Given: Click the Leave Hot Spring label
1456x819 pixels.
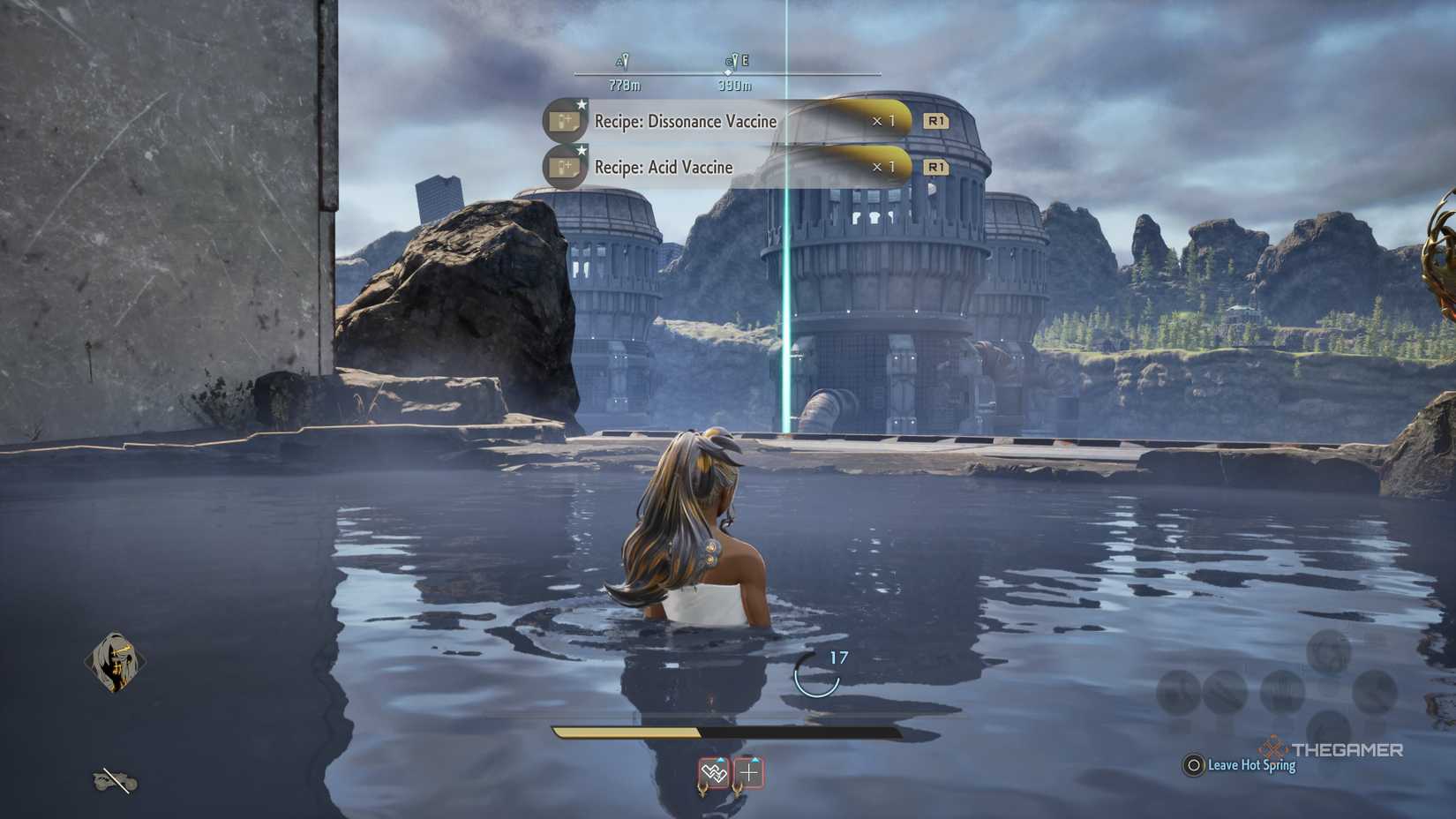Looking at the screenshot, I should [x=1250, y=766].
